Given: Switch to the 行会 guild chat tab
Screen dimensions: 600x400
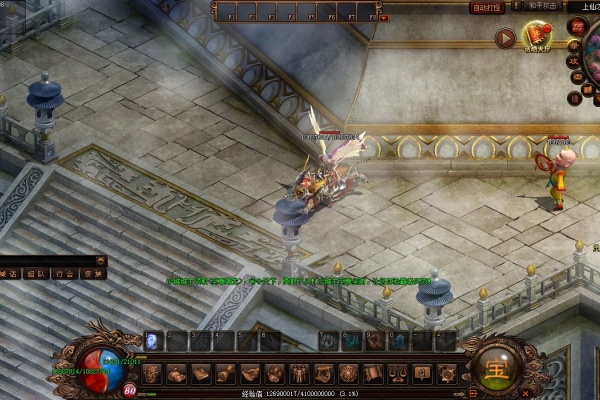Looking at the screenshot, I should (64, 272).
